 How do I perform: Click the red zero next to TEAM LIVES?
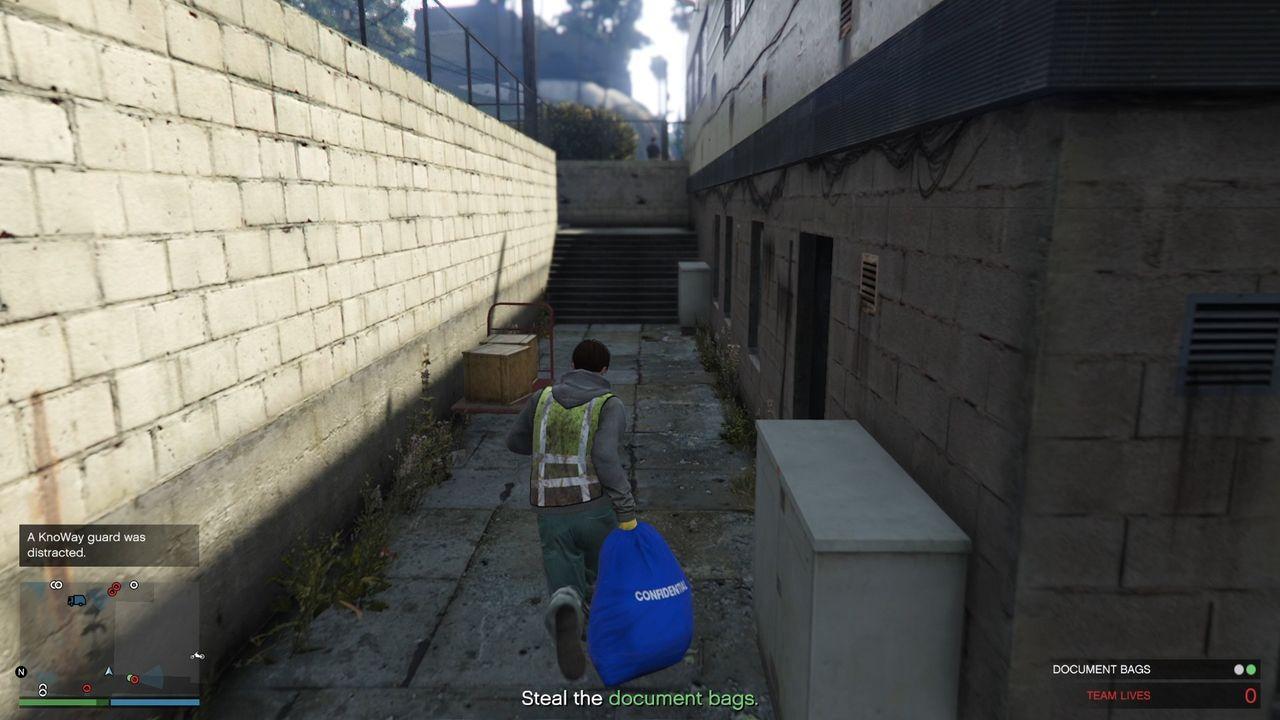pyautogui.click(x=1249, y=695)
